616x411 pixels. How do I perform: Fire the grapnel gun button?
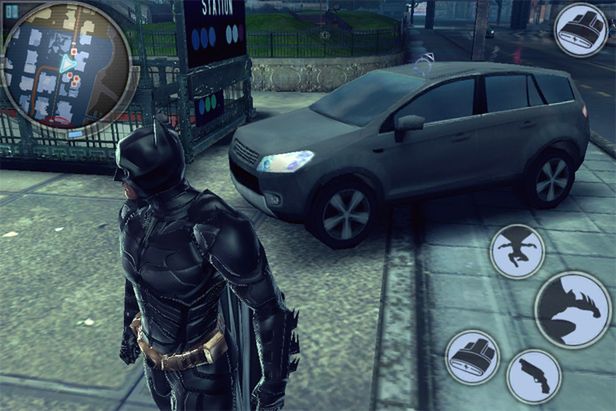(533, 376)
